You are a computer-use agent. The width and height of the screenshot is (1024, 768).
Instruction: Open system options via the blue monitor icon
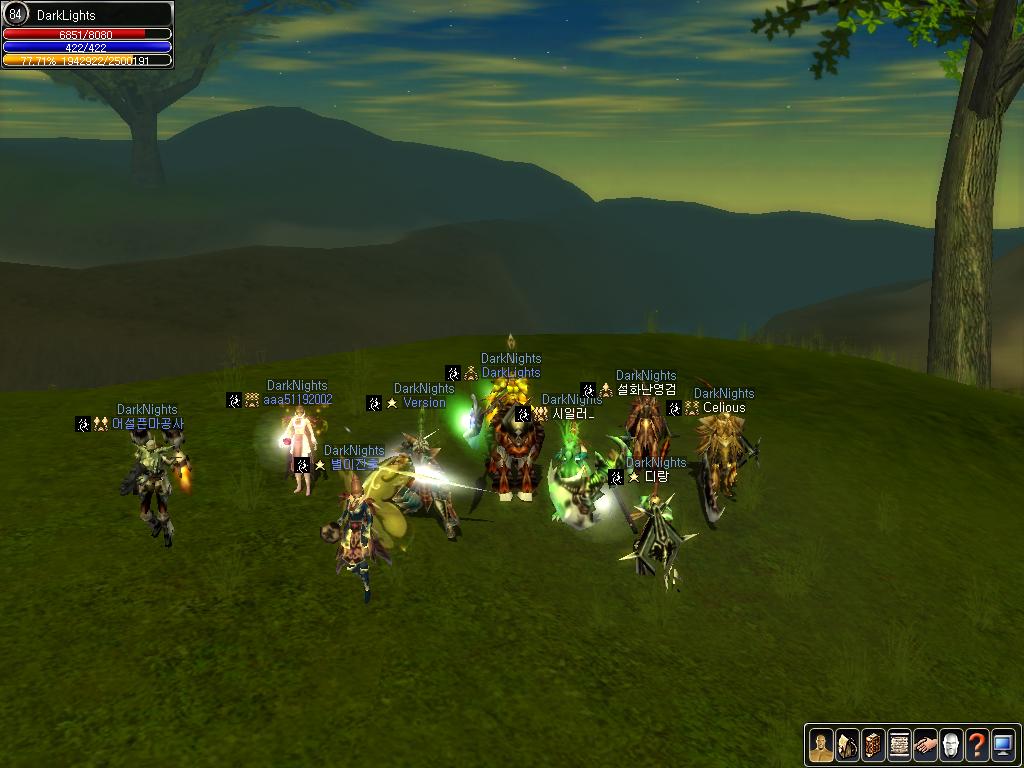click(x=1003, y=744)
